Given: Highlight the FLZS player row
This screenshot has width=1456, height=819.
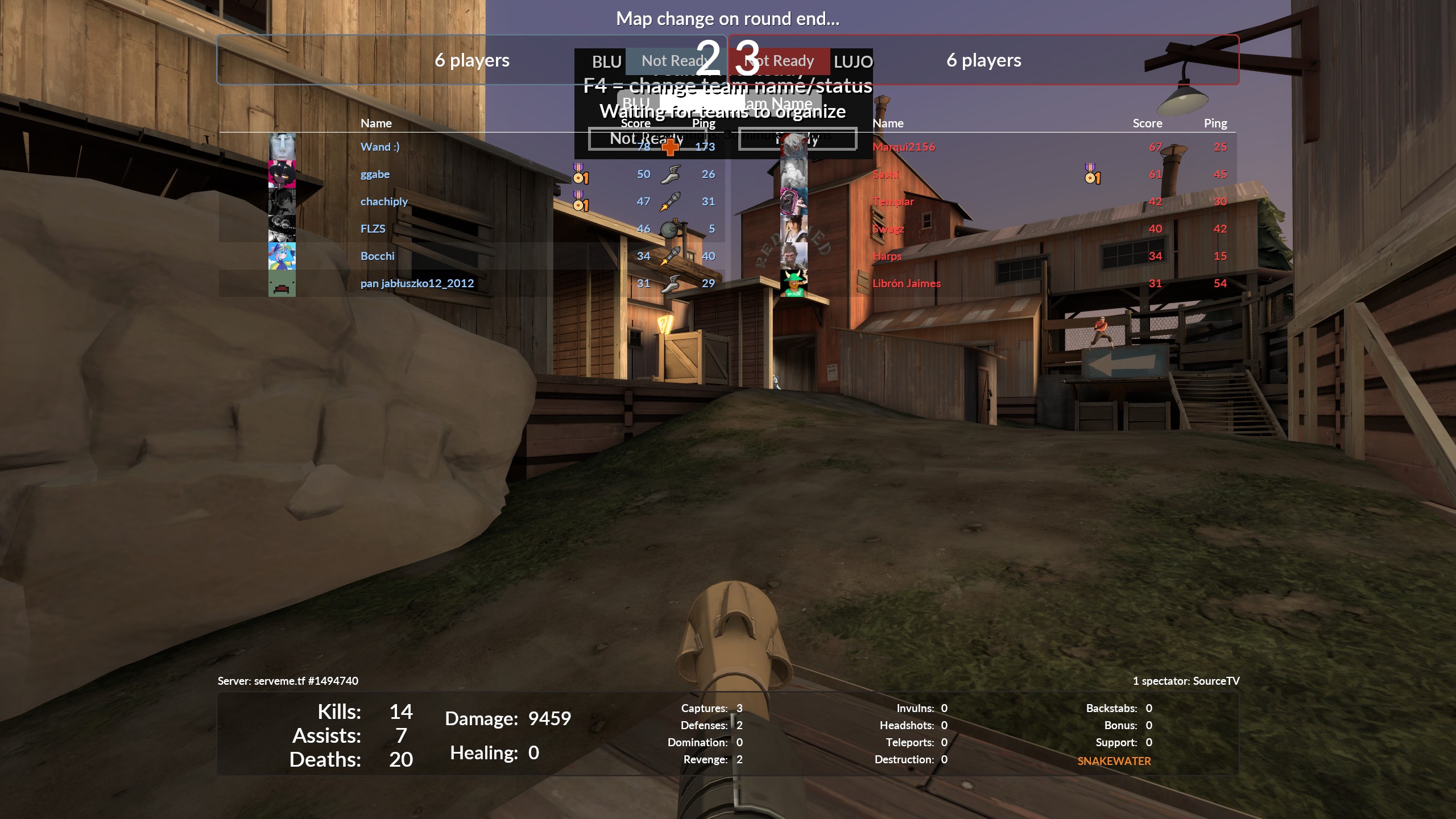Looking at the screenshot, I should (x=373, y=229).
